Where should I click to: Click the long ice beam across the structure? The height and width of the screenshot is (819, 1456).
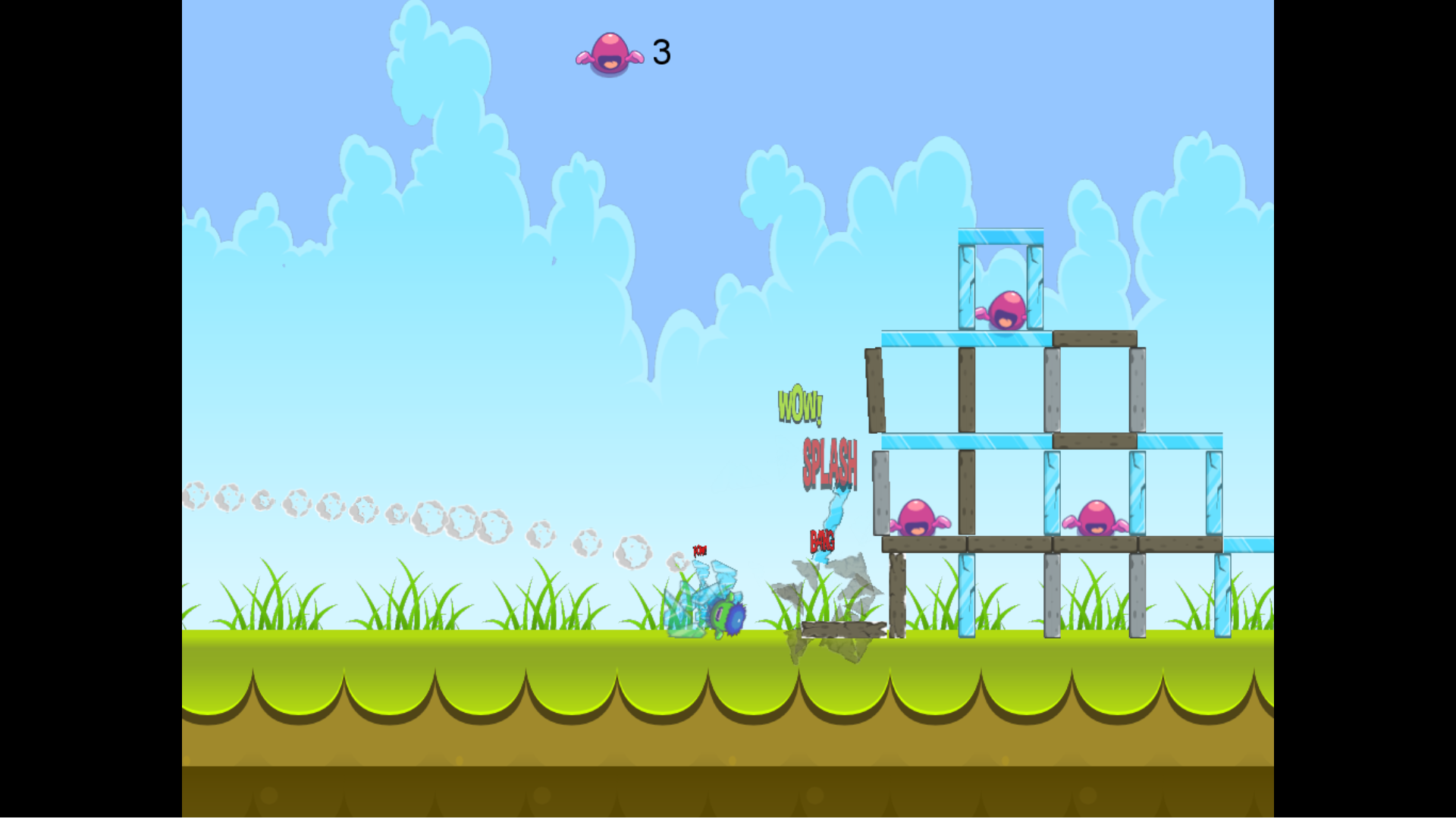pos(963,438)
